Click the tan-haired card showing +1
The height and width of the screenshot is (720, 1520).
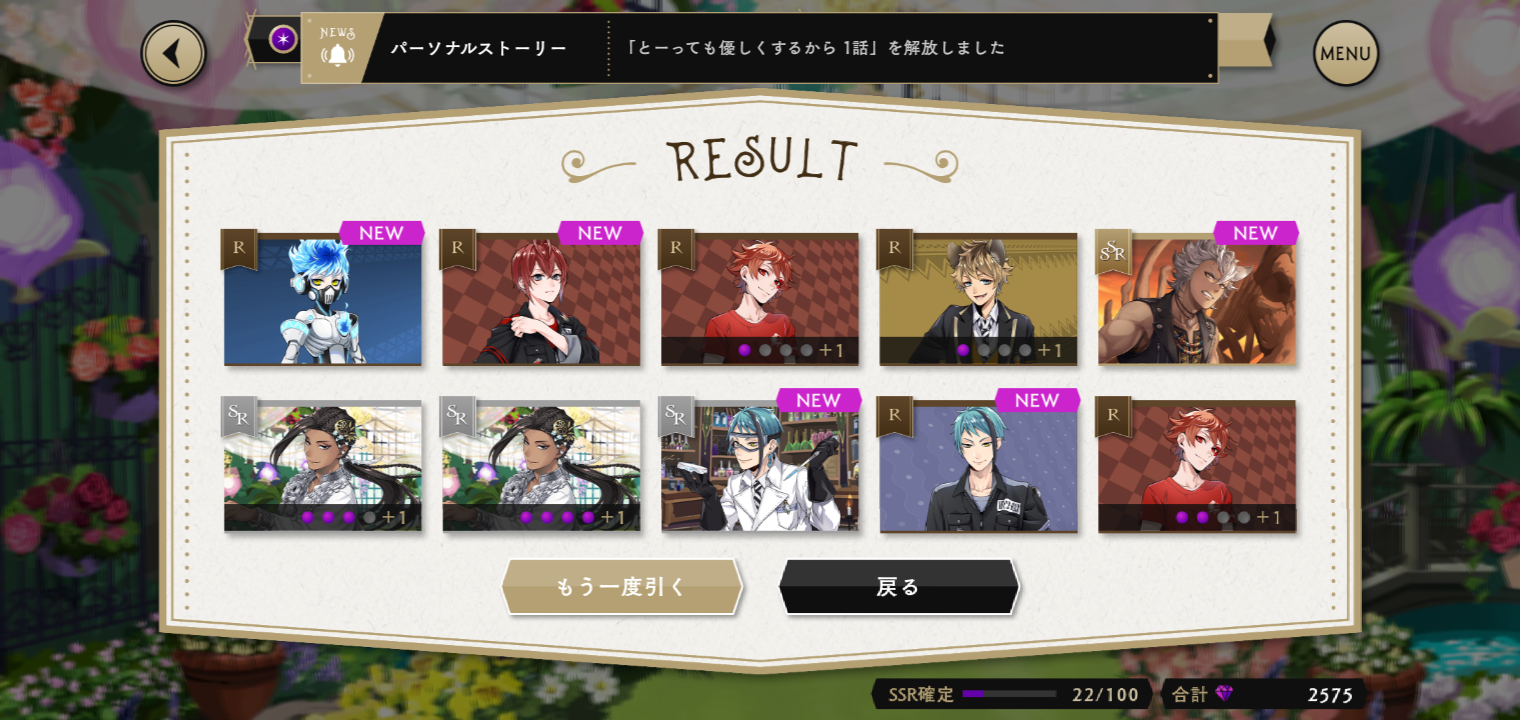tap(980, 300)
